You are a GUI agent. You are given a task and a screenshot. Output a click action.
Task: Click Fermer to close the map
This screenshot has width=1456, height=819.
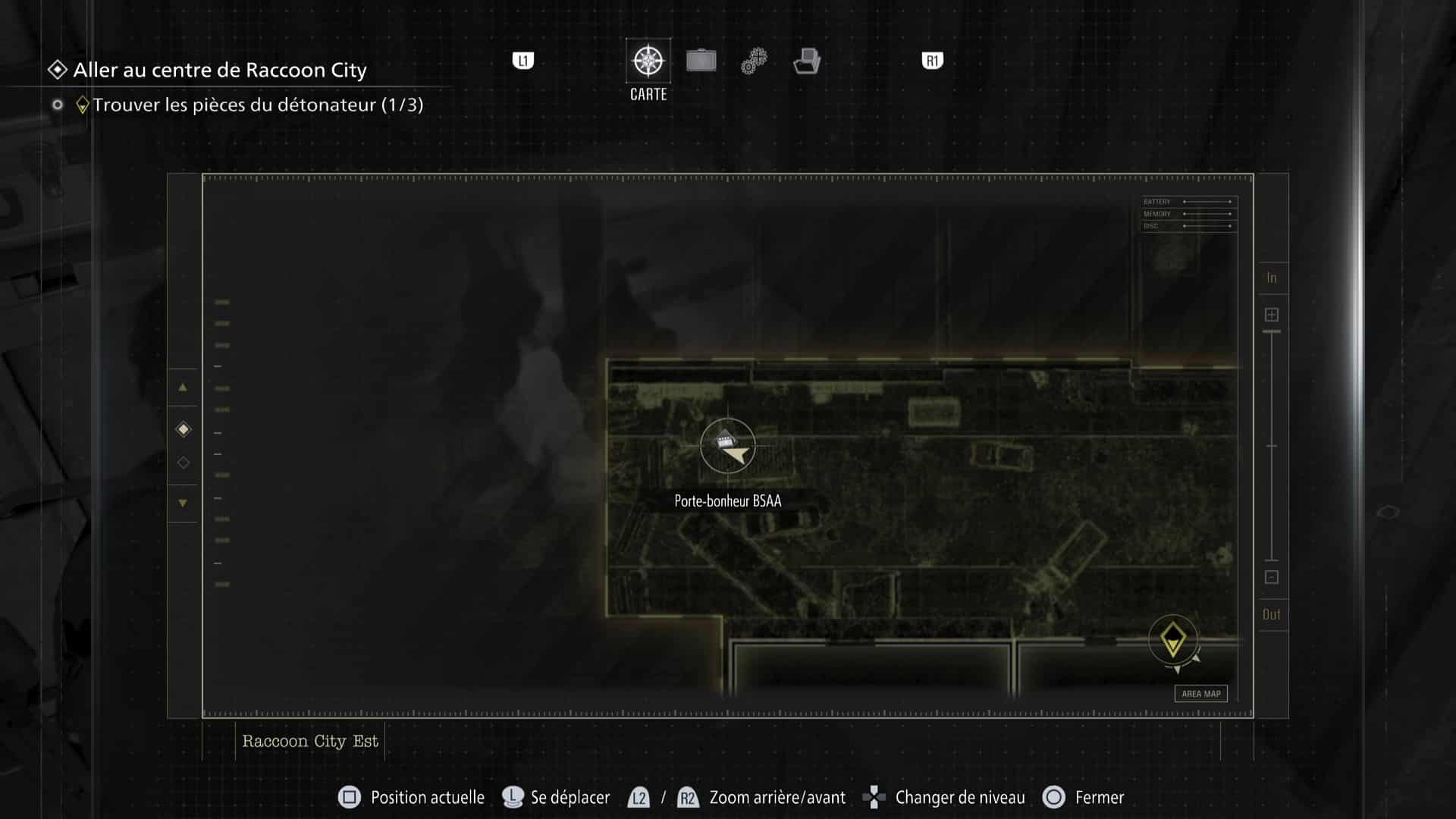(x=1098, y=797)
